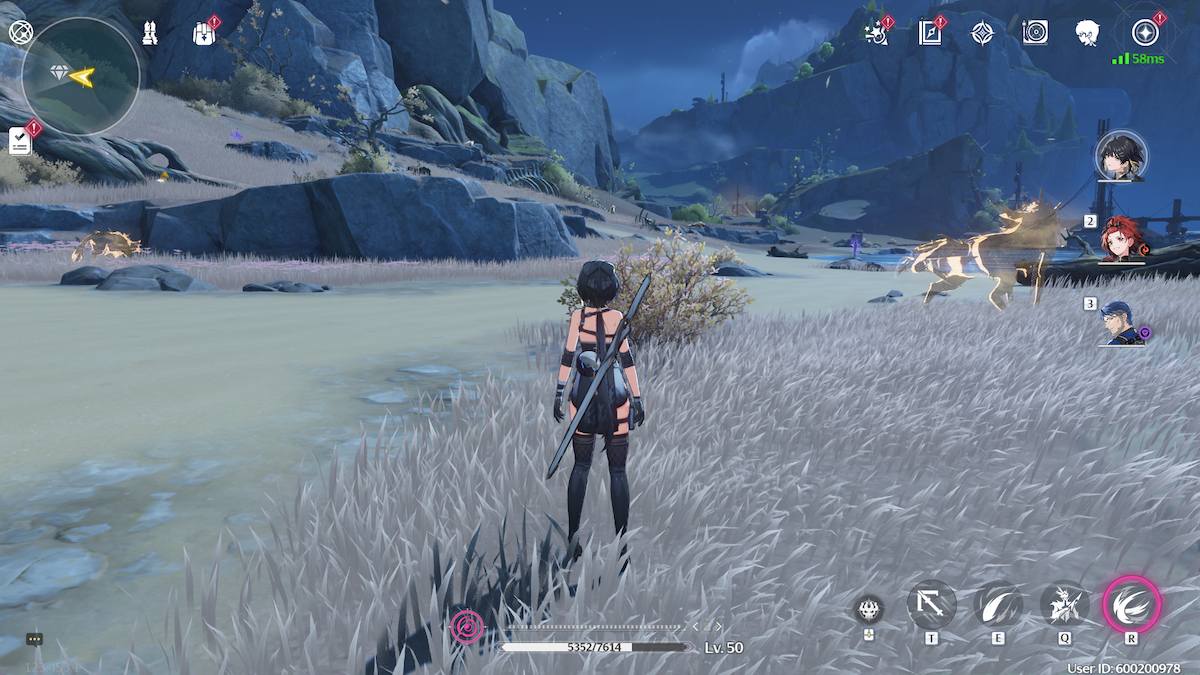This screenshot has height=675, width=1200.
Task: Unleash the pink-ringed resonance liberation
Action: pyautogui.click(x=1132, y=605)
